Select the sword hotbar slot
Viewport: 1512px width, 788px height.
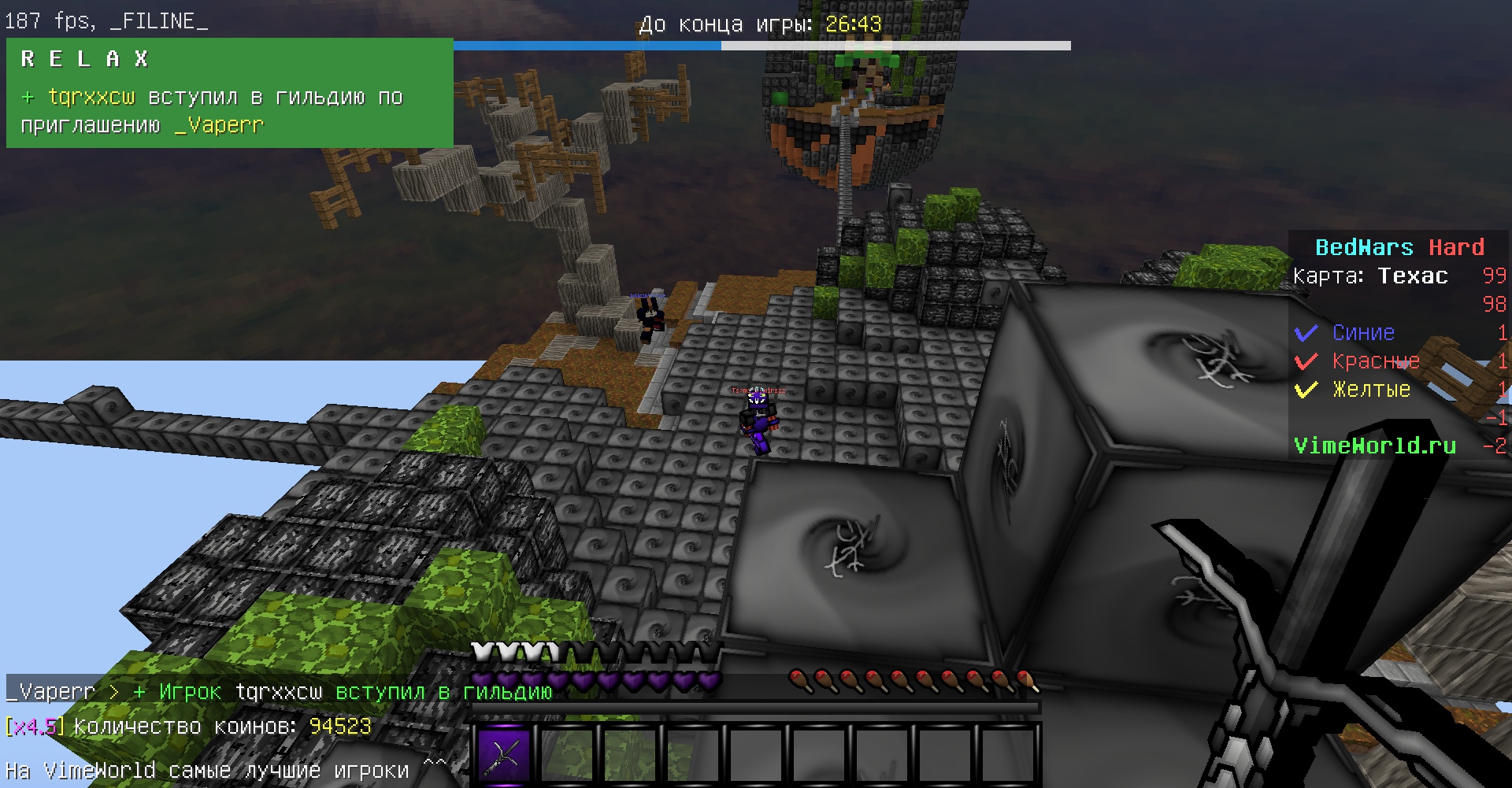504,755
